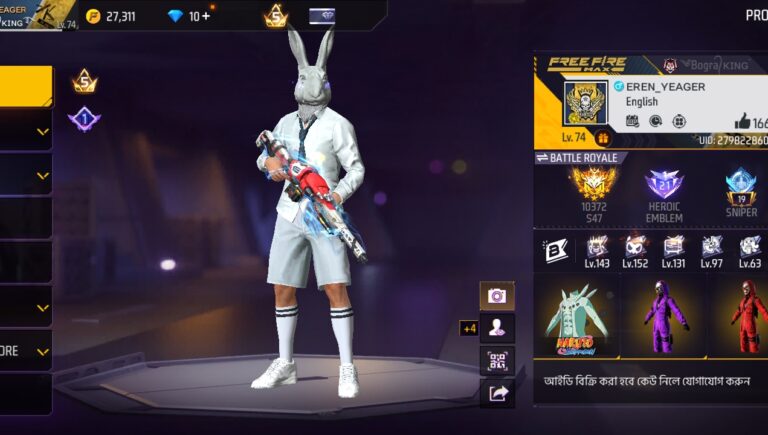Open the camera screenshot button
This screenshot has height=435, width=768.
(497, 296)
